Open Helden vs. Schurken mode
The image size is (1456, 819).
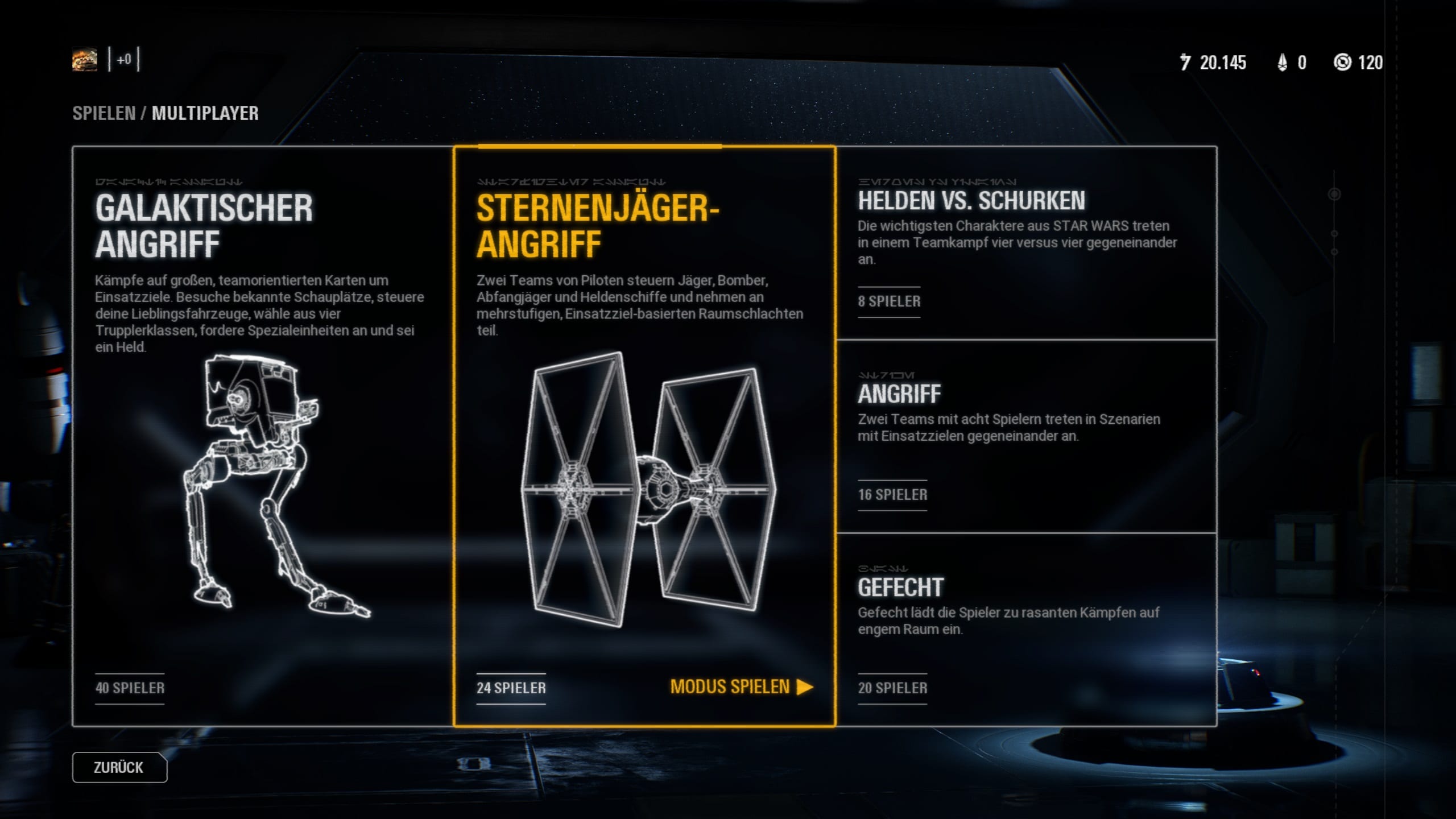pos(1027,243)
